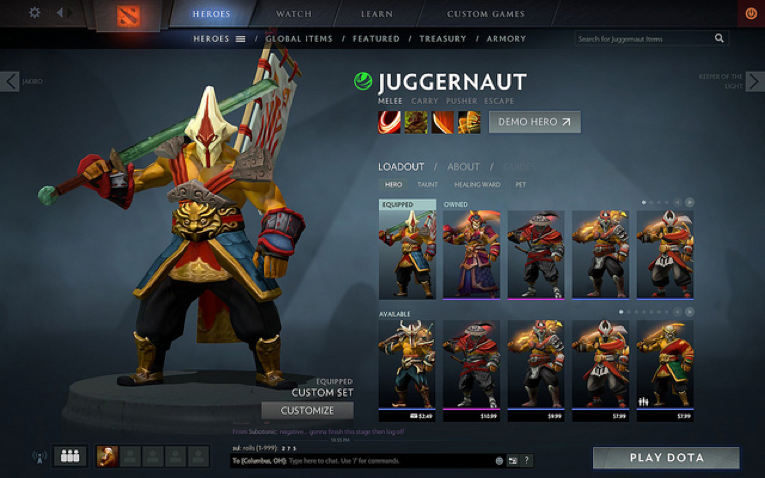
Task: Select the Healing Ward loadout category
Action: pos(477,185)
